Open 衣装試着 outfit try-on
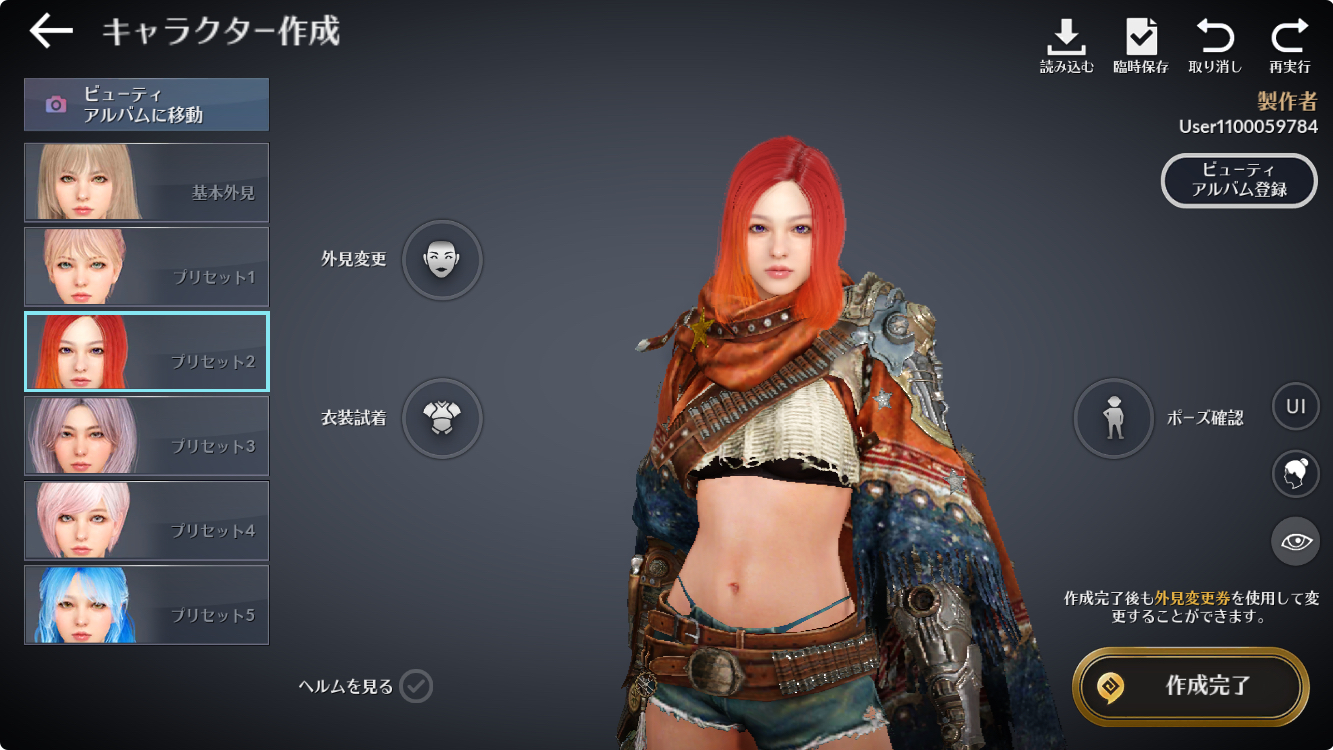The width and height of the screenshot is (1333, 750). [442, 418]
